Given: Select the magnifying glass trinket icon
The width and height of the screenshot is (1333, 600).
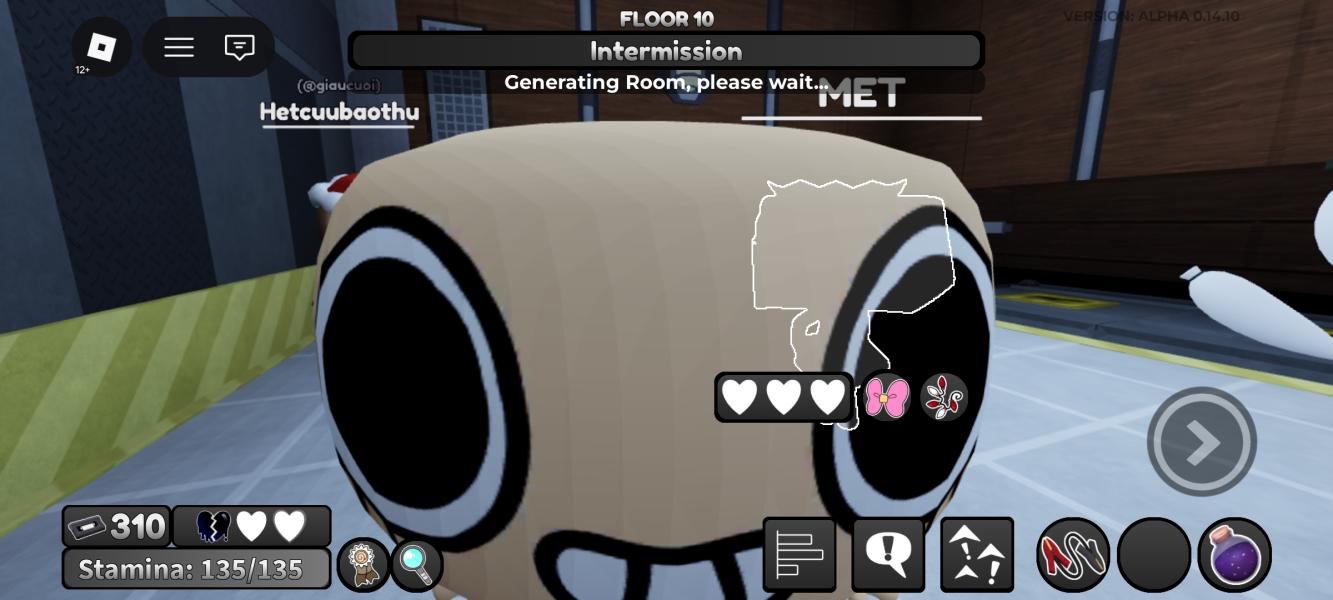Looking at the screenshot, I should (x=417, y=564).
